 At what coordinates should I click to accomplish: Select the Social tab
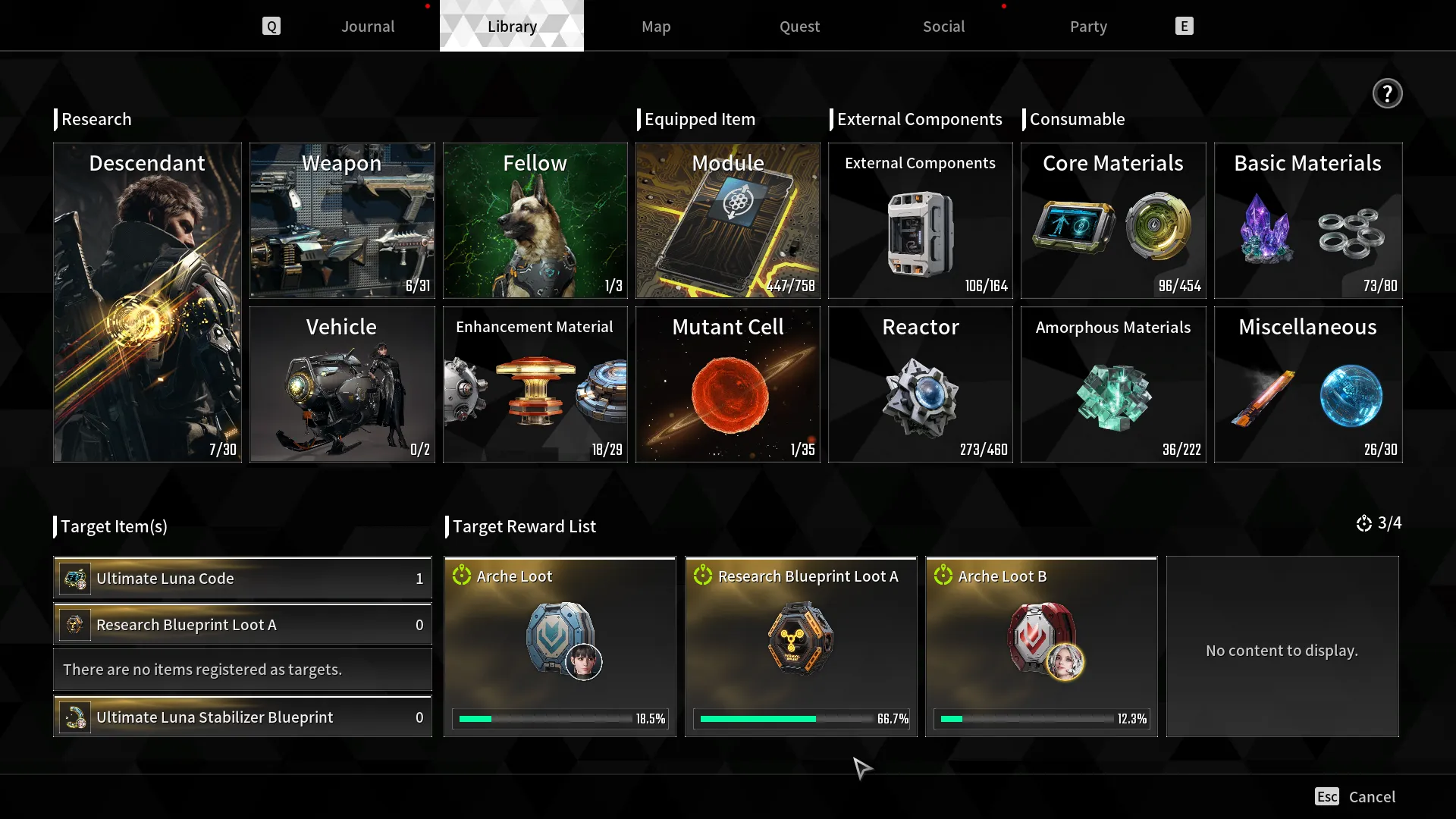point(943,27)
